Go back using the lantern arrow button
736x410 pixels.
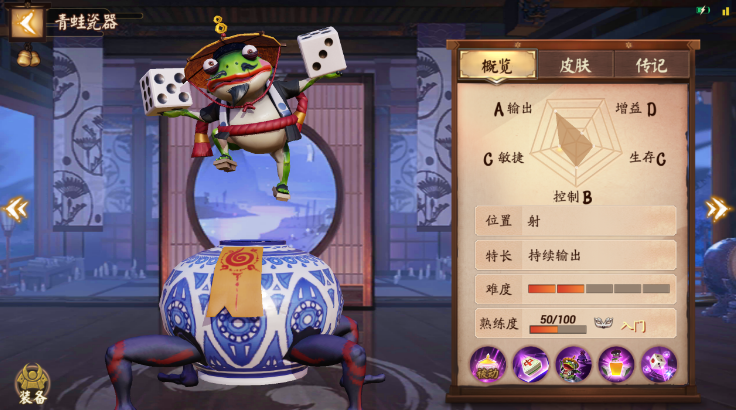click(x=26, y=22)
